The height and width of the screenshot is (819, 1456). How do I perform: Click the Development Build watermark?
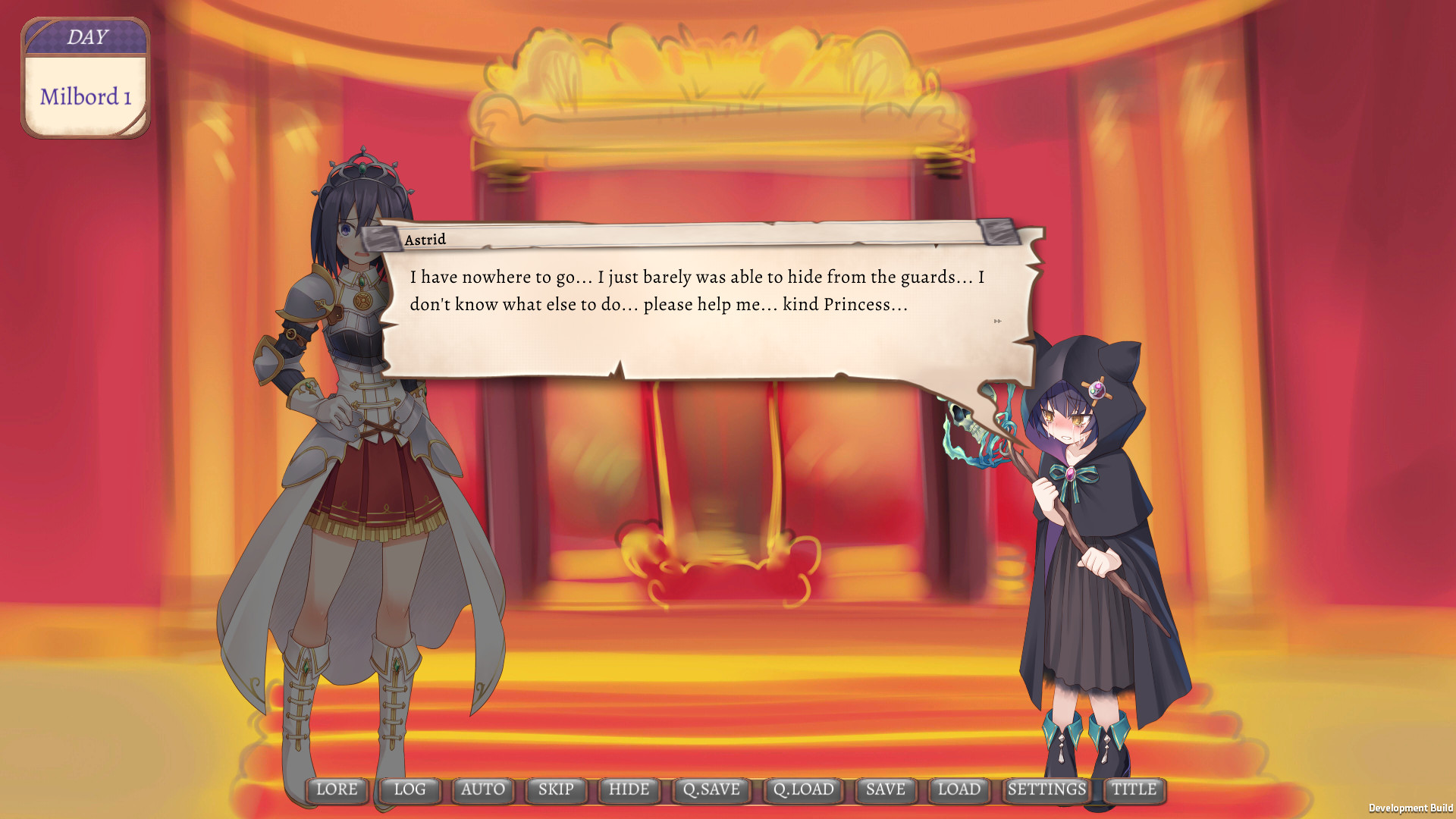point(1412,805)
